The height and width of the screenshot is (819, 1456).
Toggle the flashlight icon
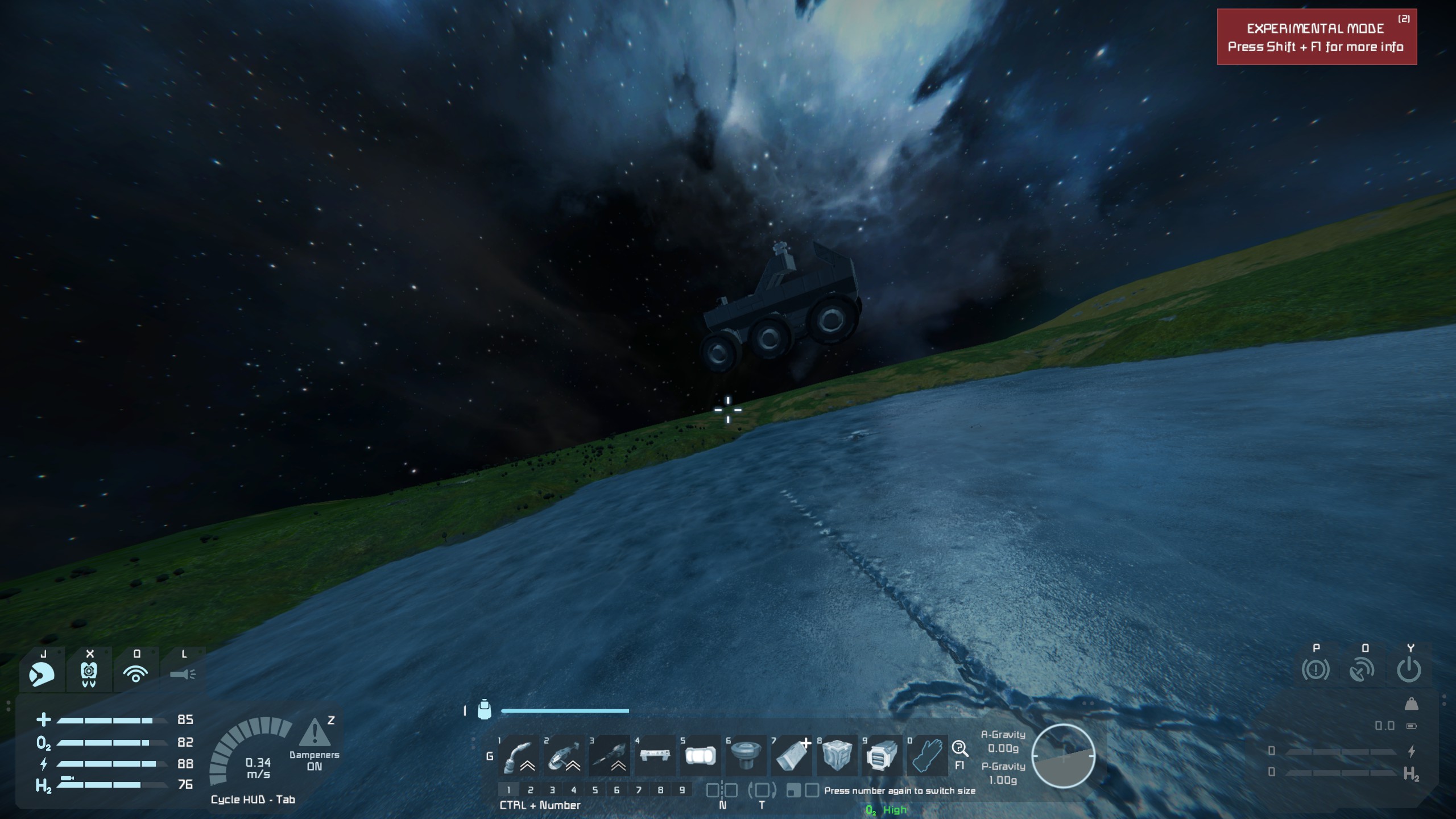[x=183, y=674]
